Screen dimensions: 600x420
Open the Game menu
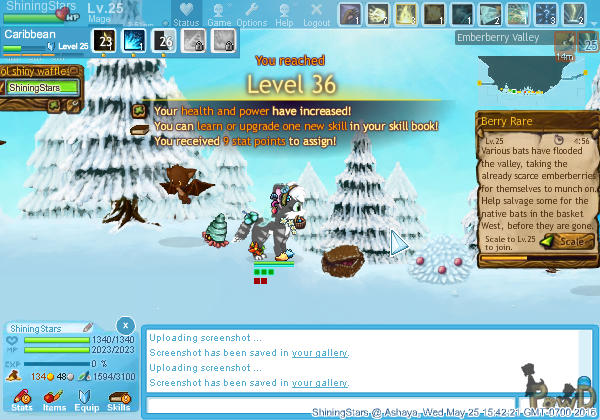[x=219, y=14]
